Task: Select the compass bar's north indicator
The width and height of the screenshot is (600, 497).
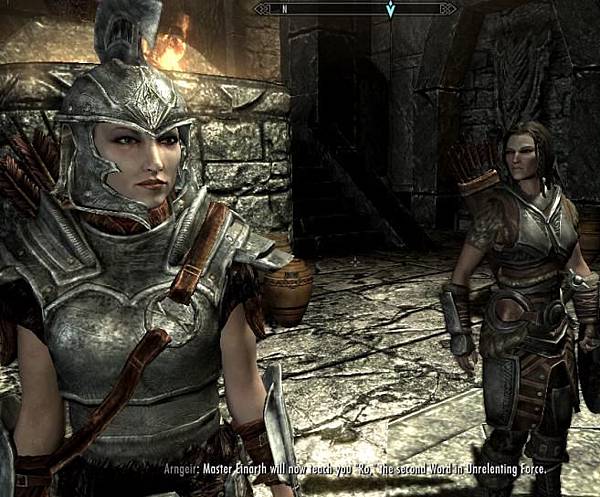Action: 284,10
